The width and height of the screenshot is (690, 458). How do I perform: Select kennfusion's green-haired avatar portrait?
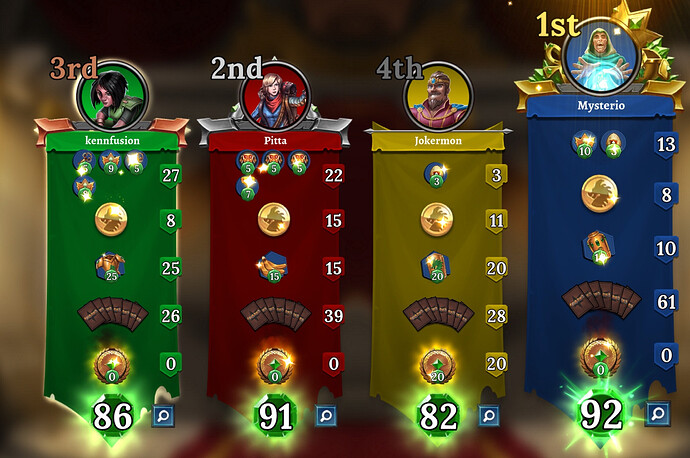point(110,93)
